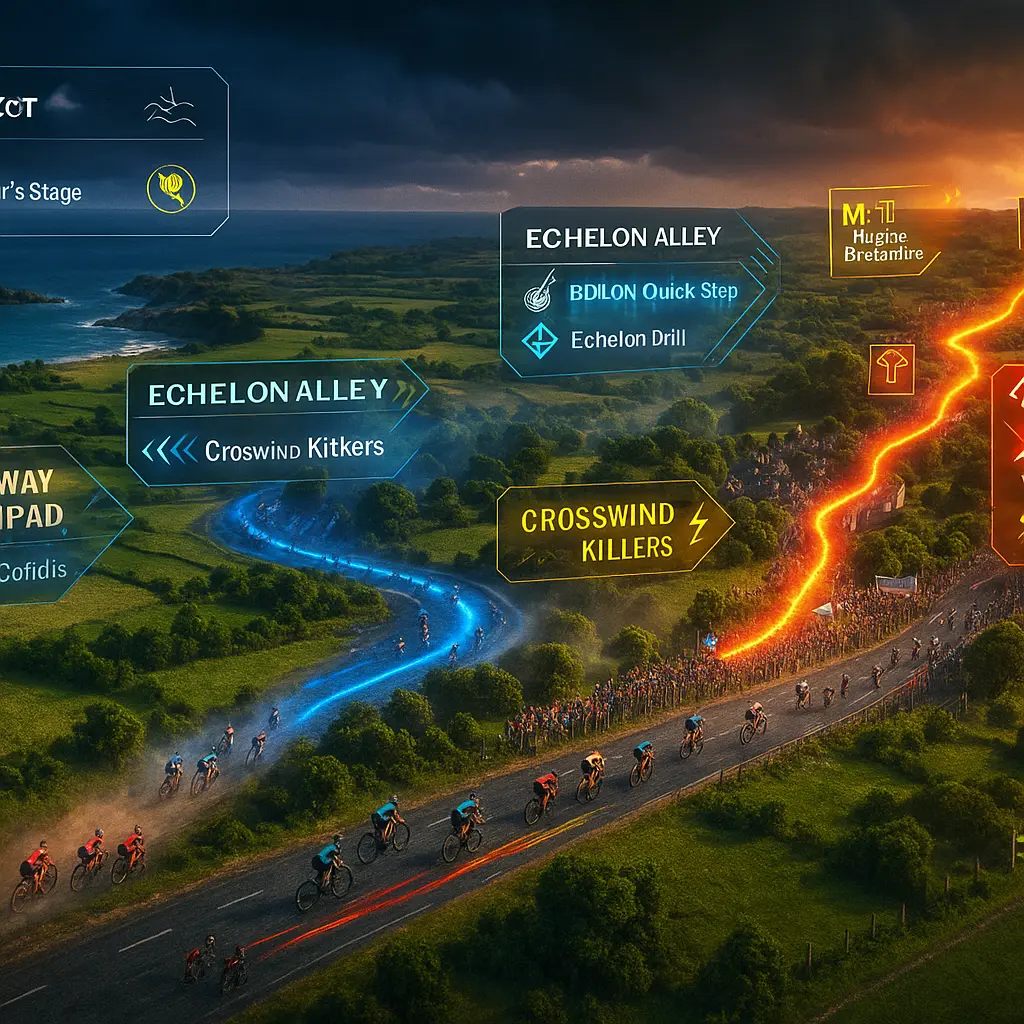Activate the orange up-arrow marker

tap(890, 368)
